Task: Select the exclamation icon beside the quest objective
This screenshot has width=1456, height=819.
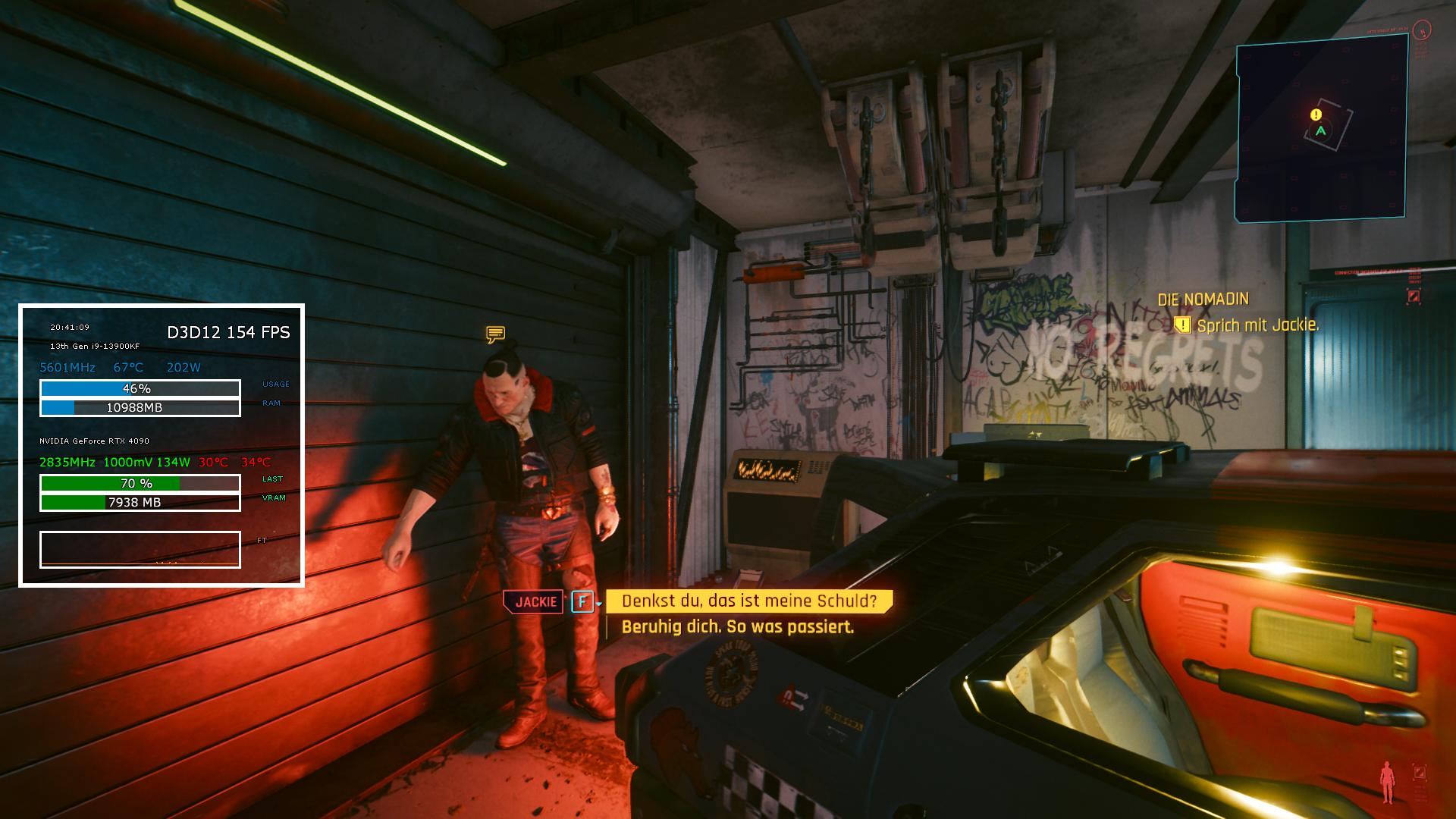Action: click(x=1185, y=325)
